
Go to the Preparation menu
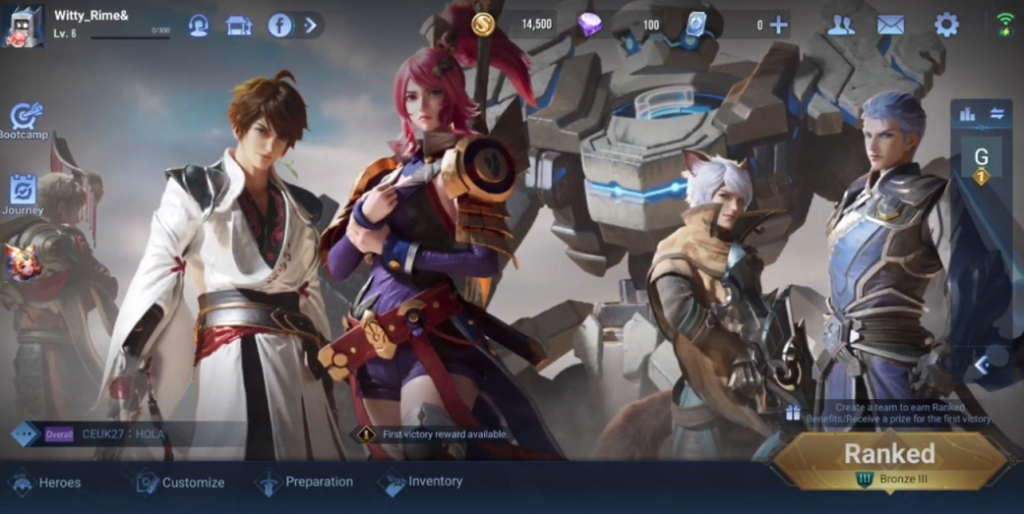click(x=305, y=482)
